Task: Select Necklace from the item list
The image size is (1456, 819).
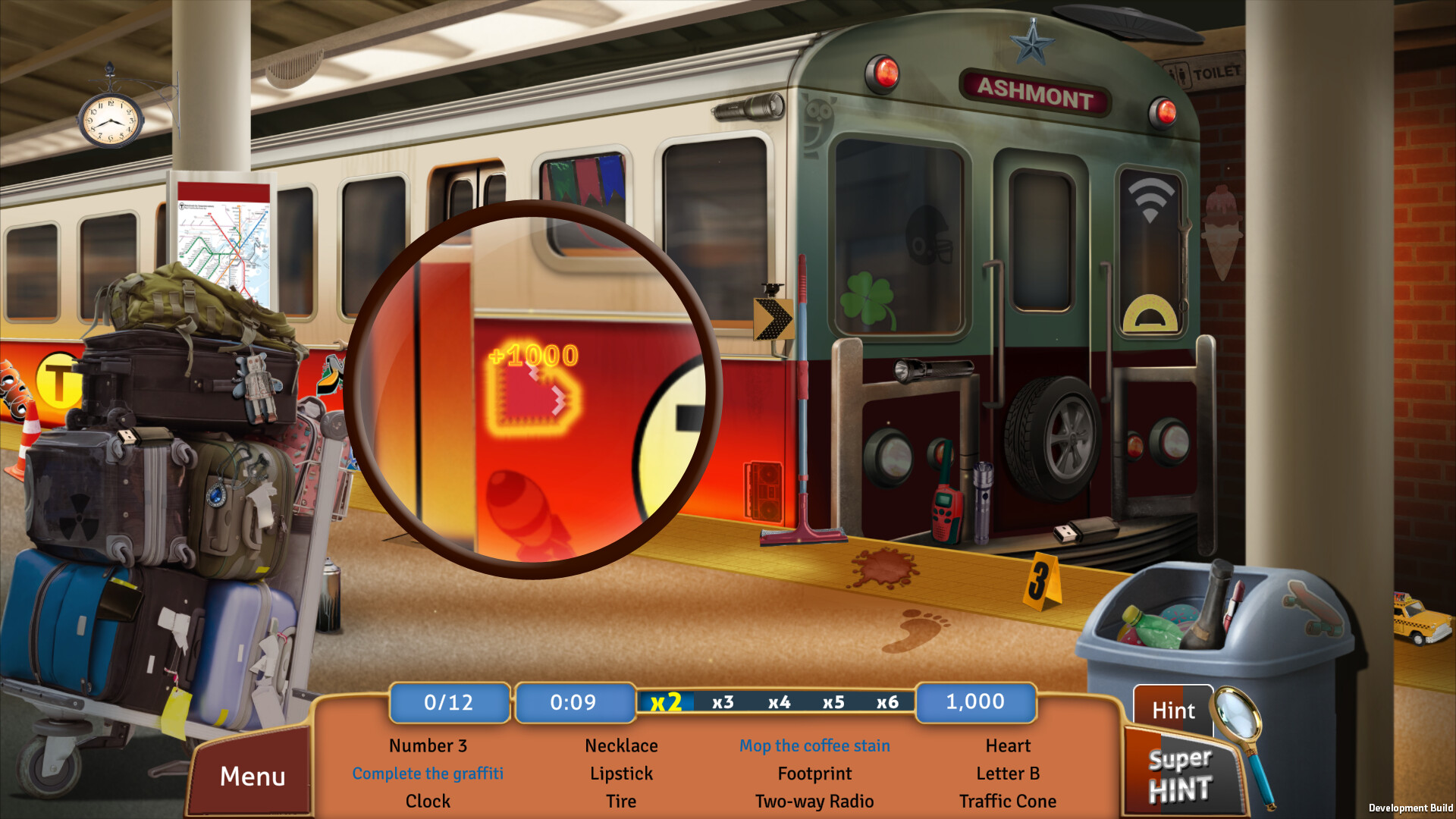Action: coord(621,745)
